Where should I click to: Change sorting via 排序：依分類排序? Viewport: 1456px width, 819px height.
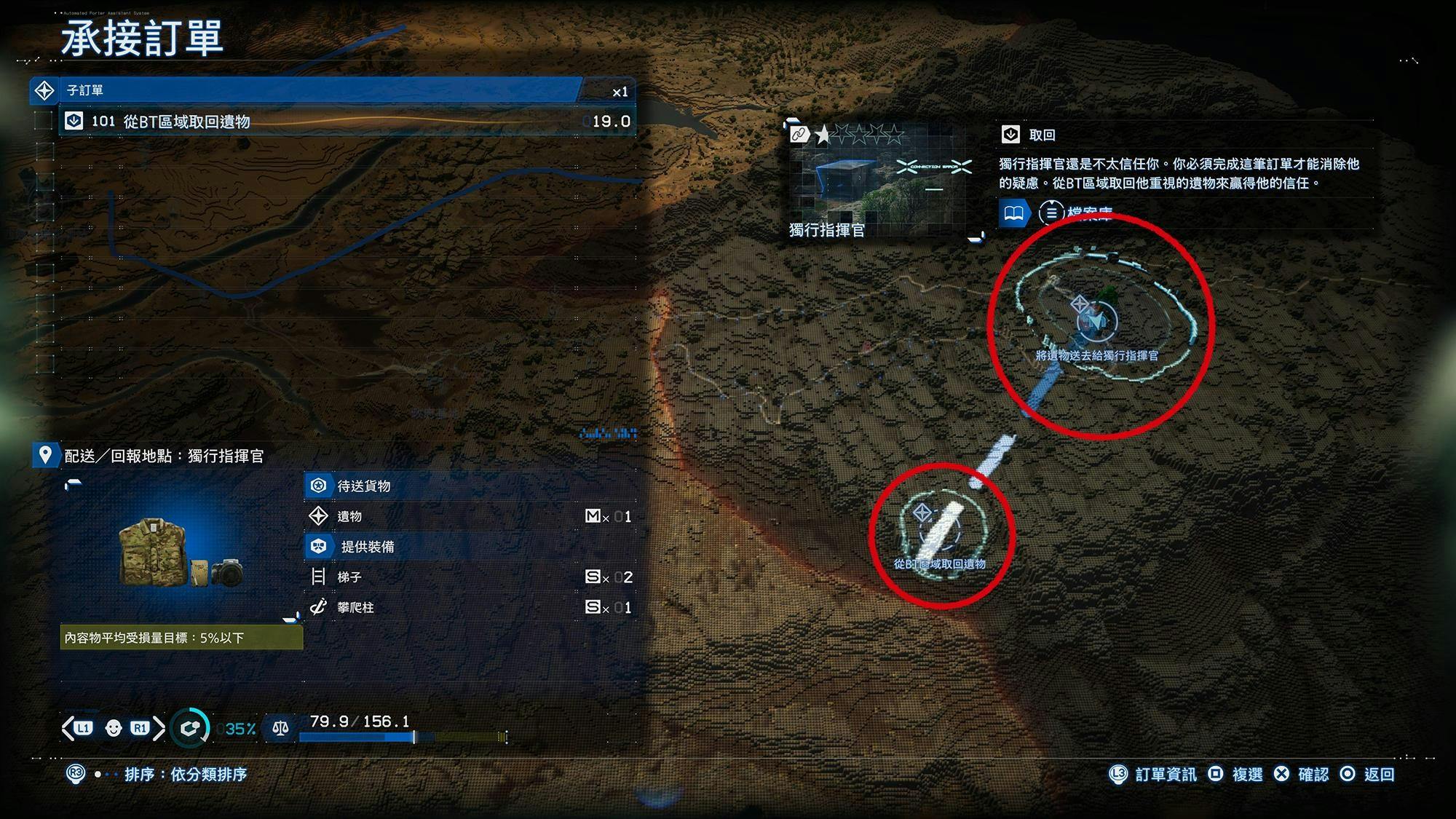(x=185, y=774)
